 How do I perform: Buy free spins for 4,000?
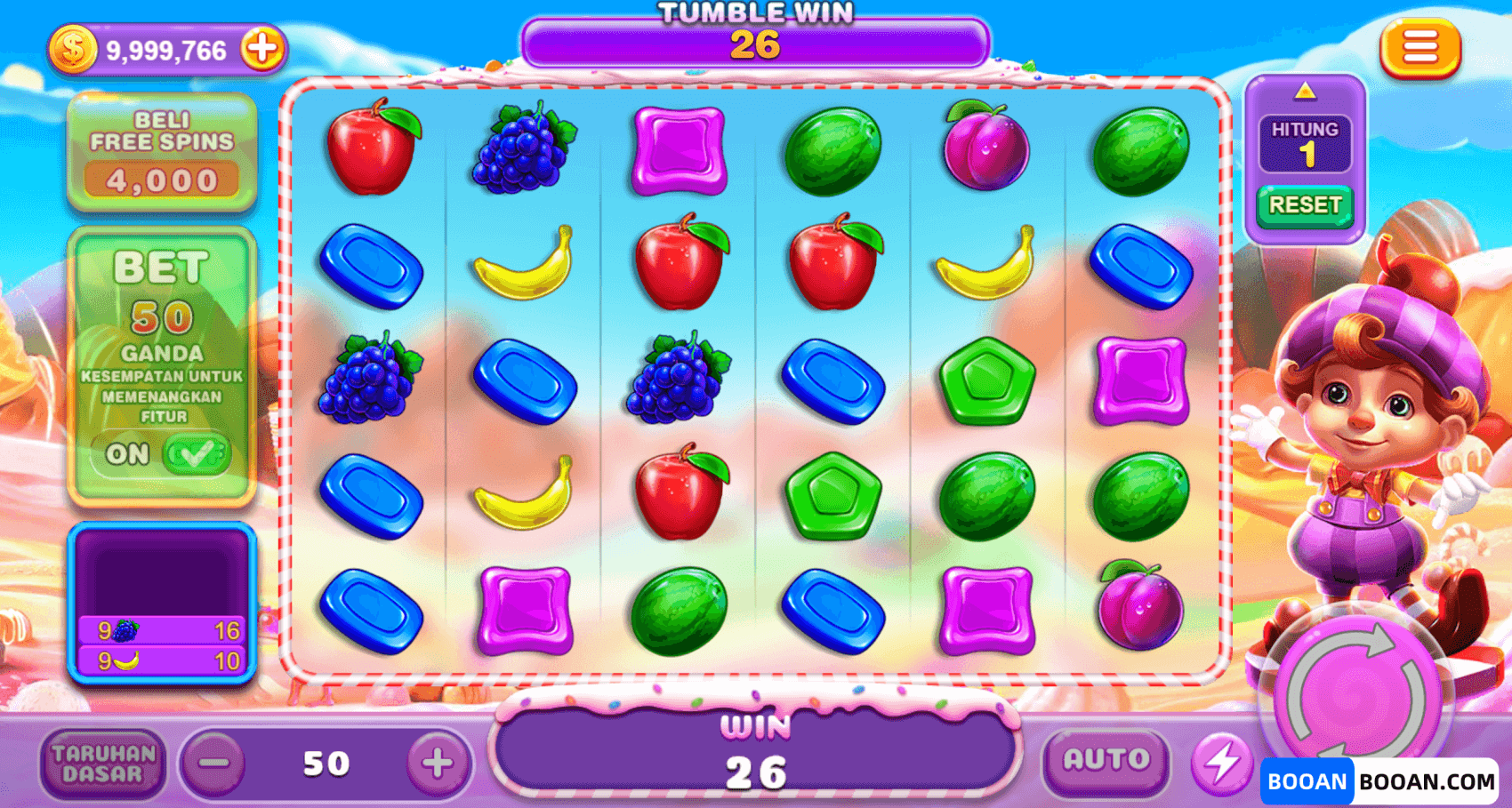tap(162, 155)
